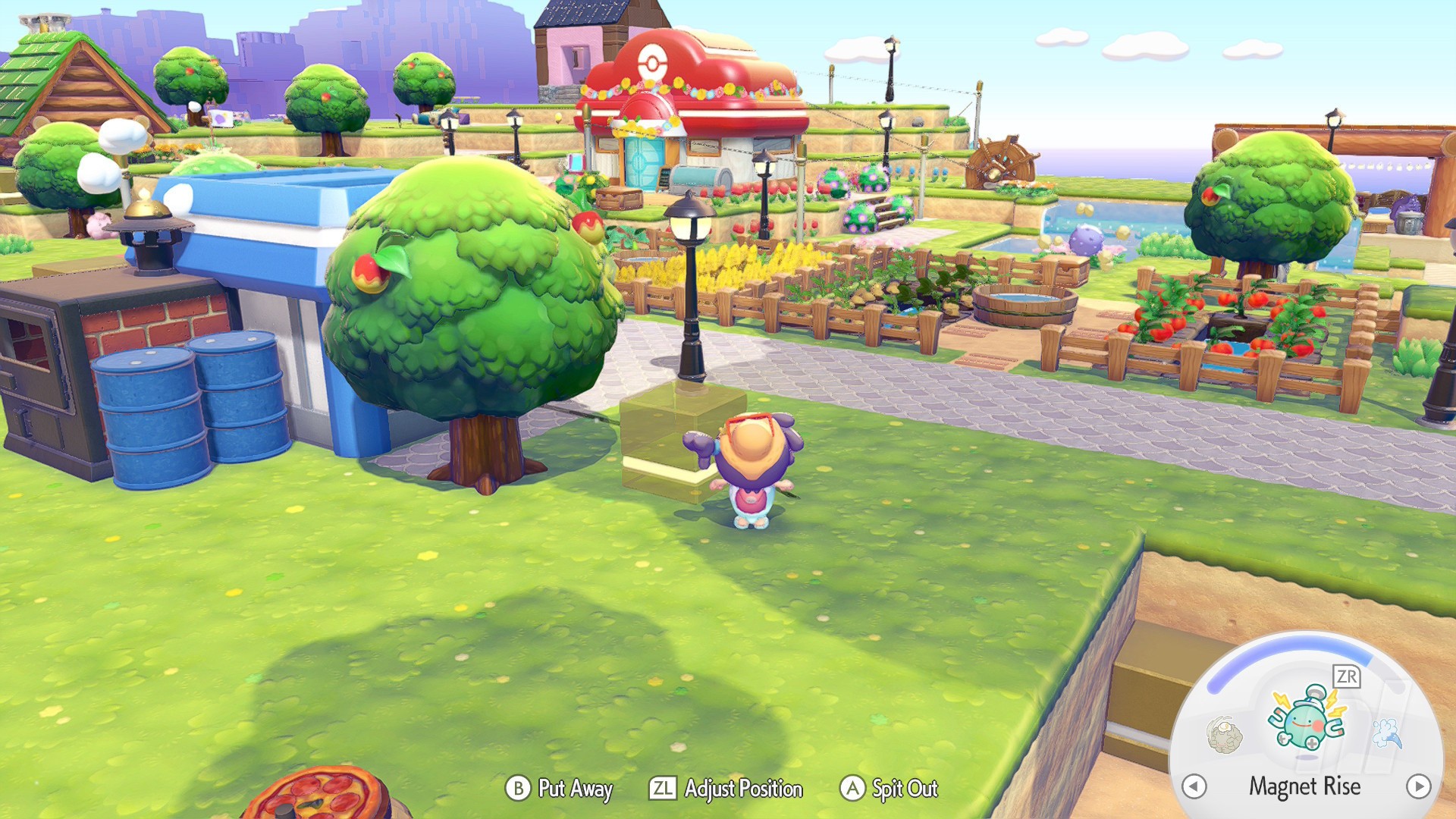The width and height of the screenshot is (1456, 819).
Task: Click the right arrow in the move selector
Action: click(1418, 786)
